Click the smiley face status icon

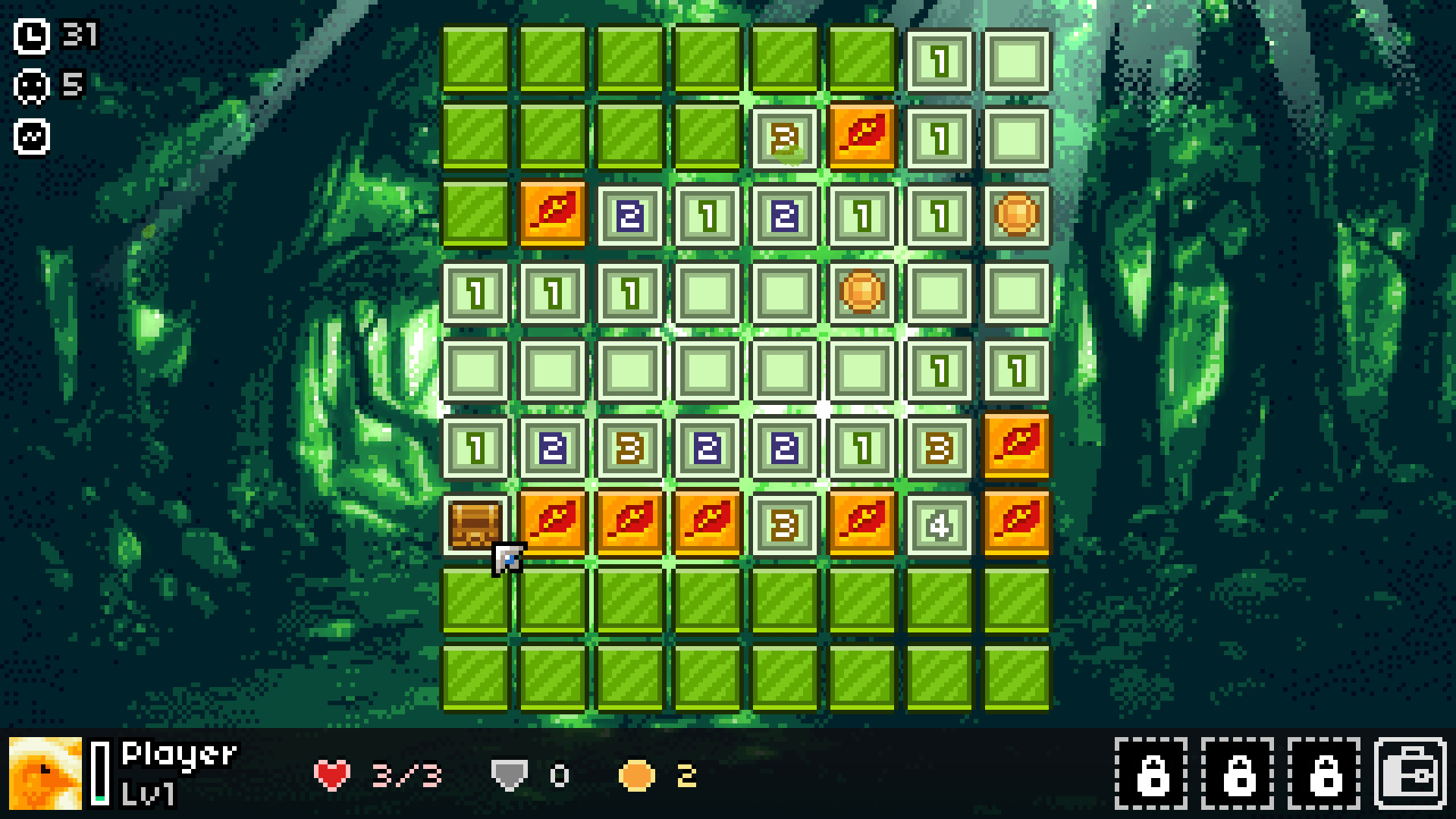(30, 138)
